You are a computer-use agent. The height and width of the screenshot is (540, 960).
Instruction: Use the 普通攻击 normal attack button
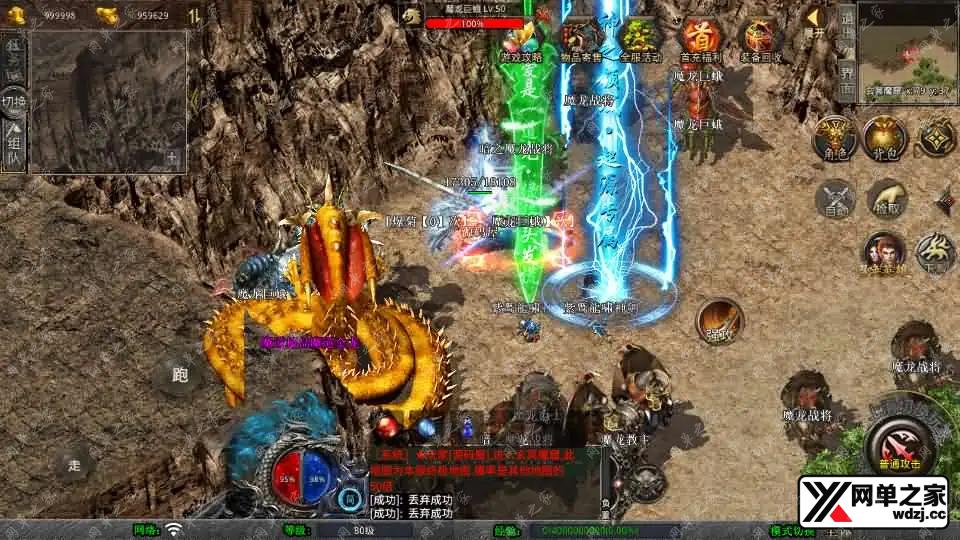(893, 443)
